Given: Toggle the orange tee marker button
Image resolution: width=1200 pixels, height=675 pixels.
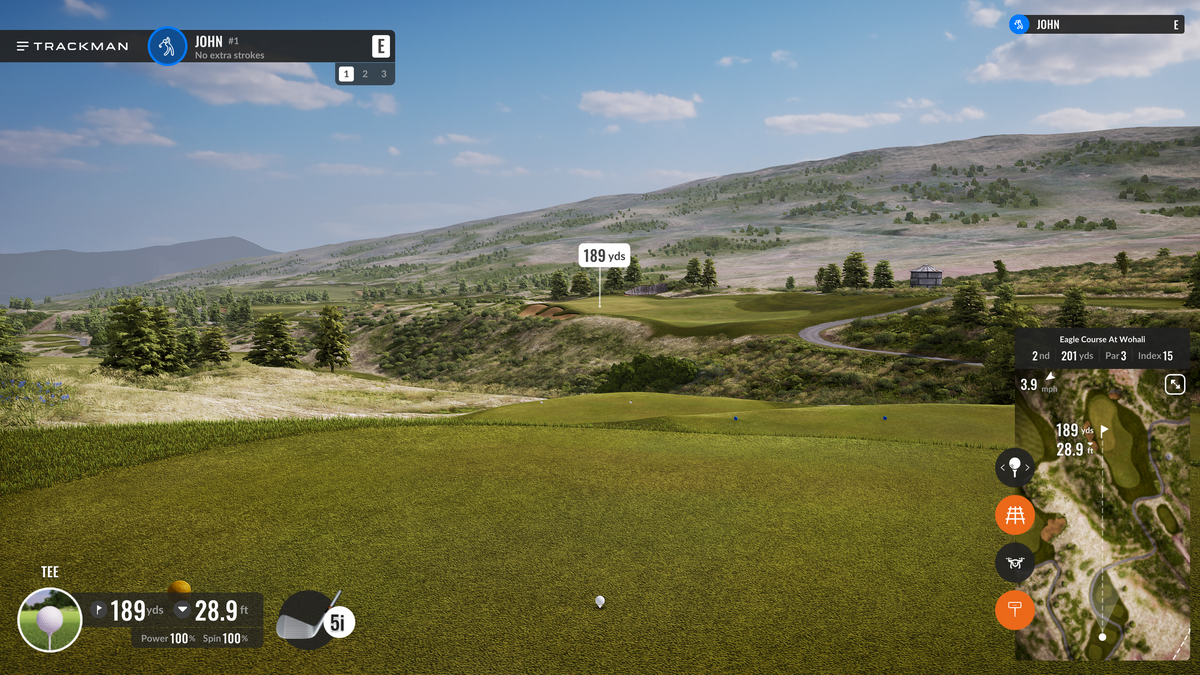Looking at the screenshot, I should click(x=1015, y=610).
